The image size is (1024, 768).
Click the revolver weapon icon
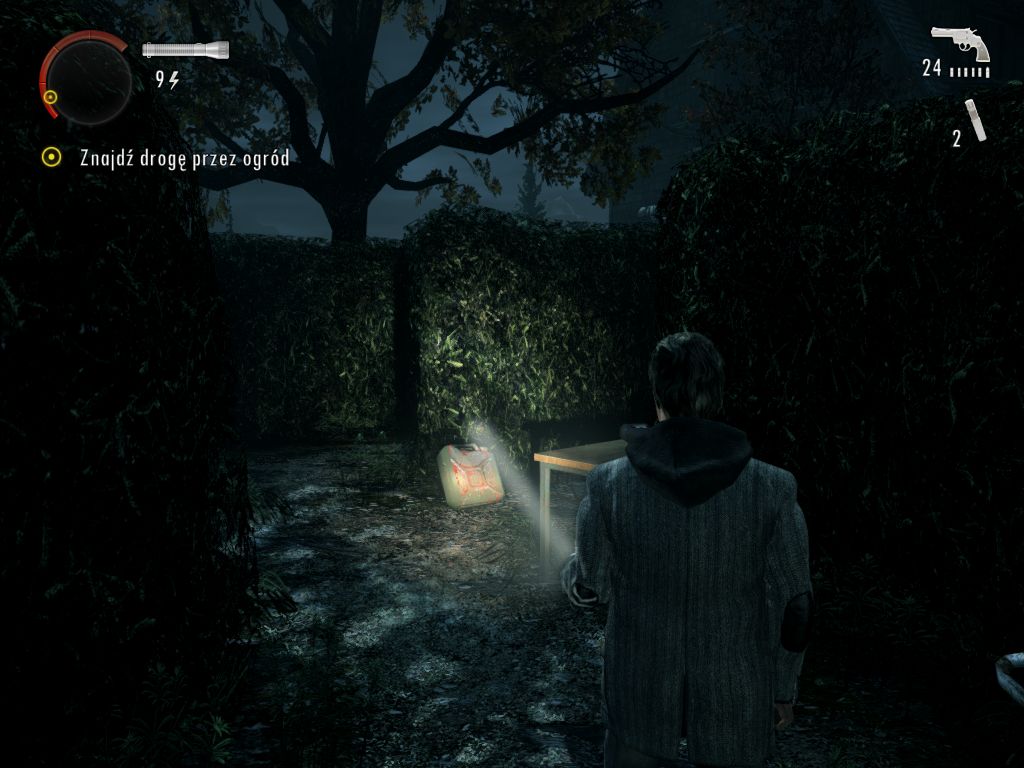(x=960, y=43)
